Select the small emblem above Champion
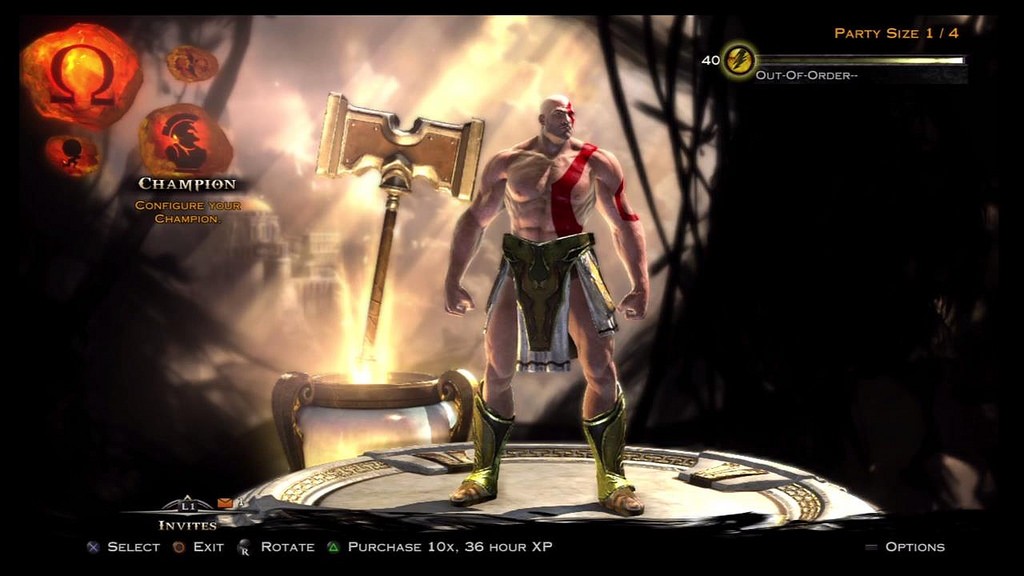1024x576 pixels. 192,64
